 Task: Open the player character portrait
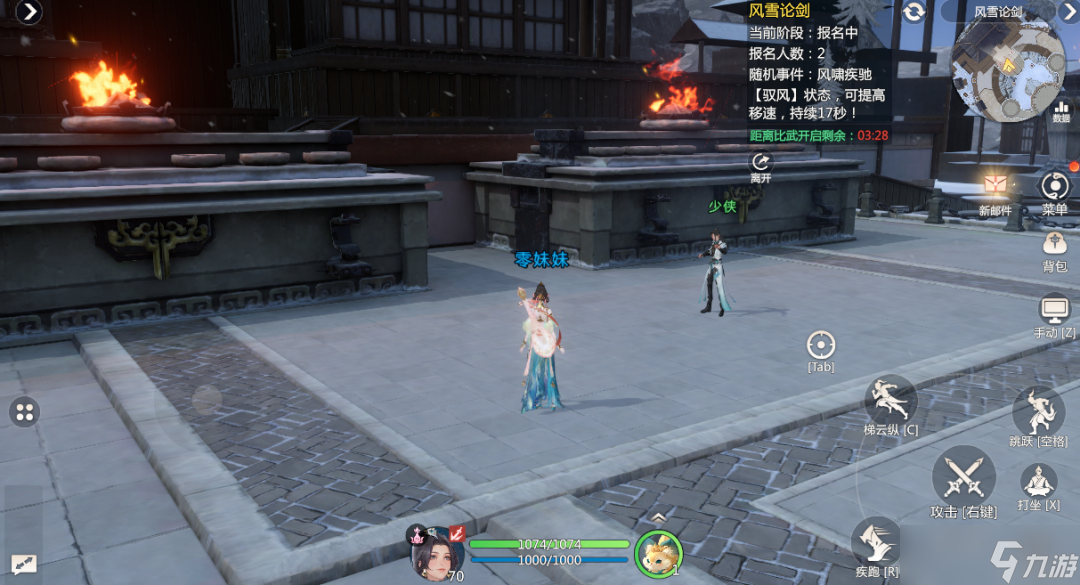coord(436,552)
